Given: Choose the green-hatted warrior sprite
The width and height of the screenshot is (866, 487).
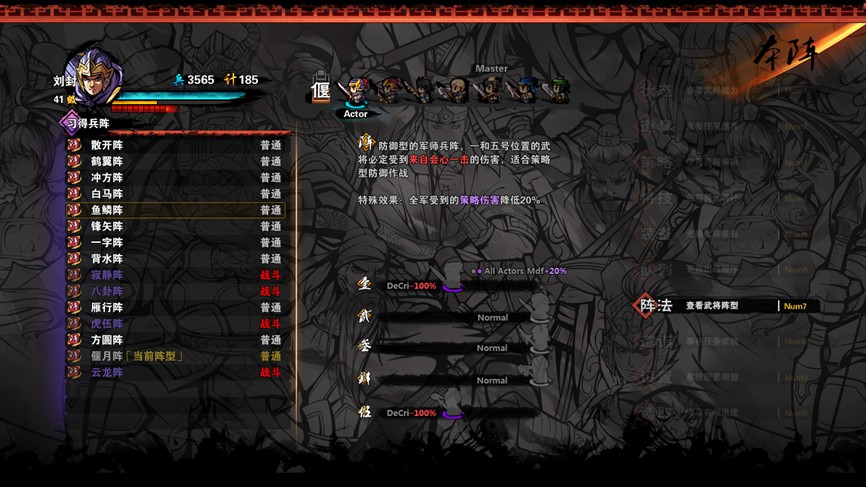Looking at the screenshot, I should pos(555,91).
